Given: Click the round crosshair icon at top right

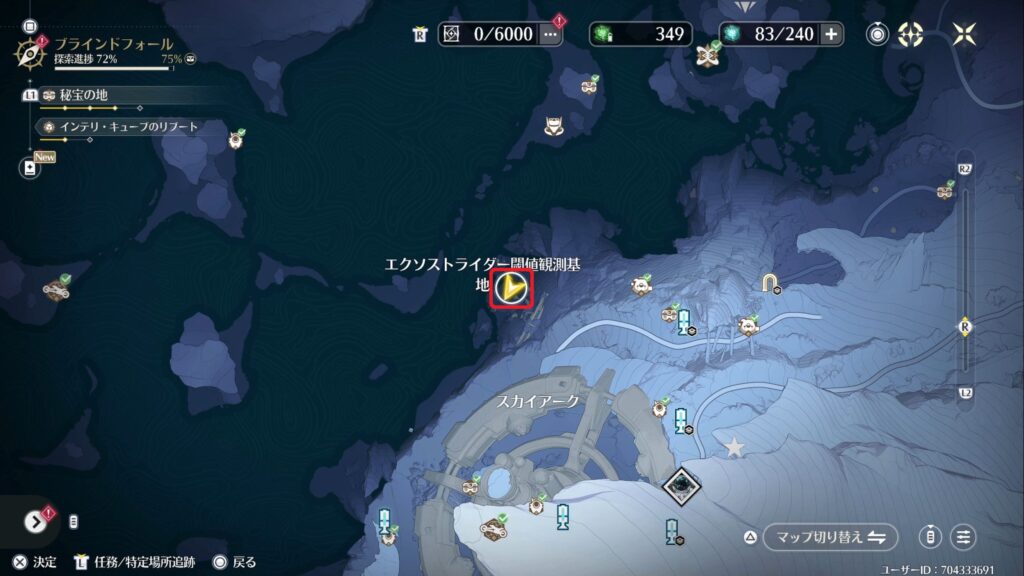Looking at the screenshot, I should click(x=910, y=34).
